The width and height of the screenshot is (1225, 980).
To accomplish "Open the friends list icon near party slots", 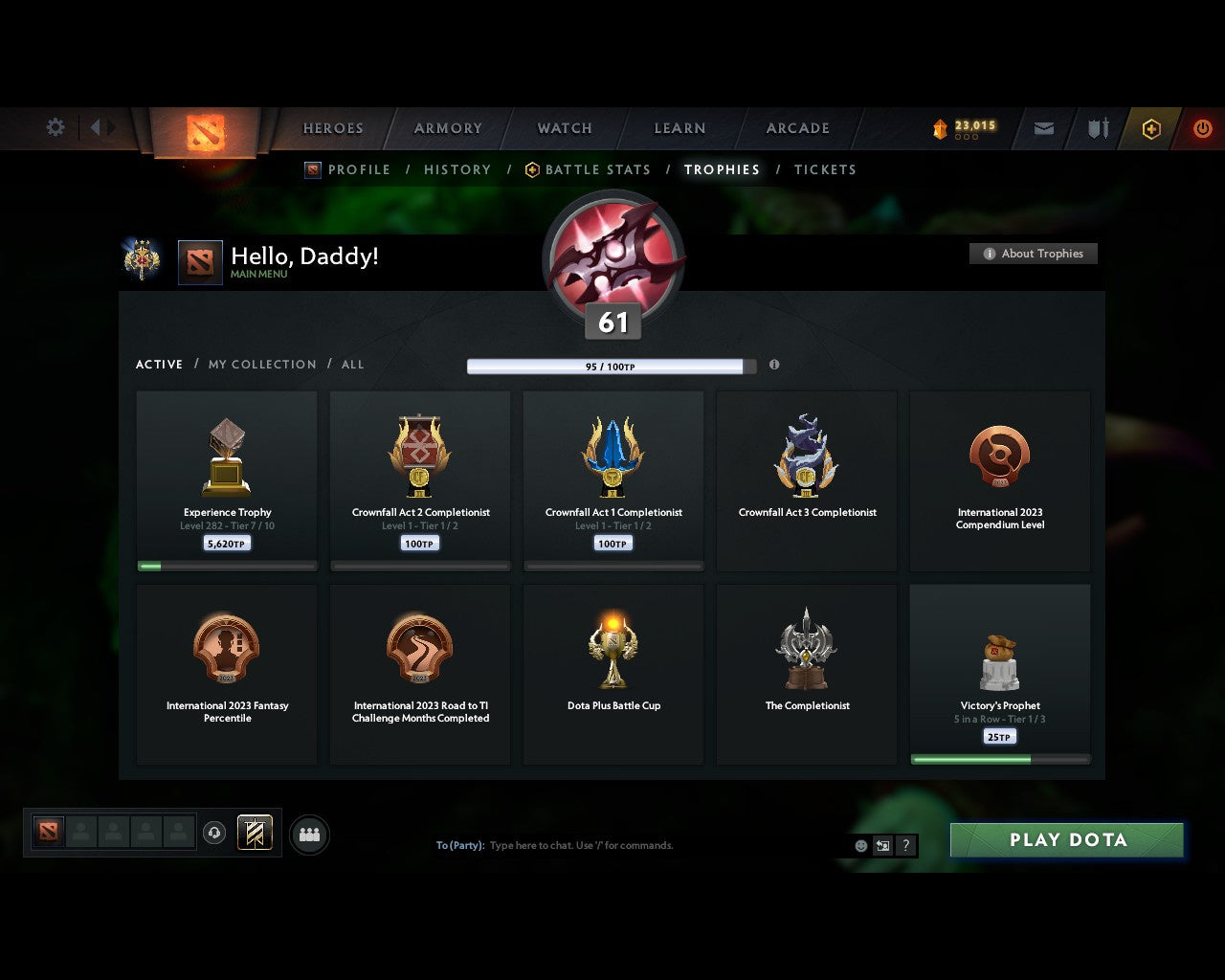I will tap(308, 834).
